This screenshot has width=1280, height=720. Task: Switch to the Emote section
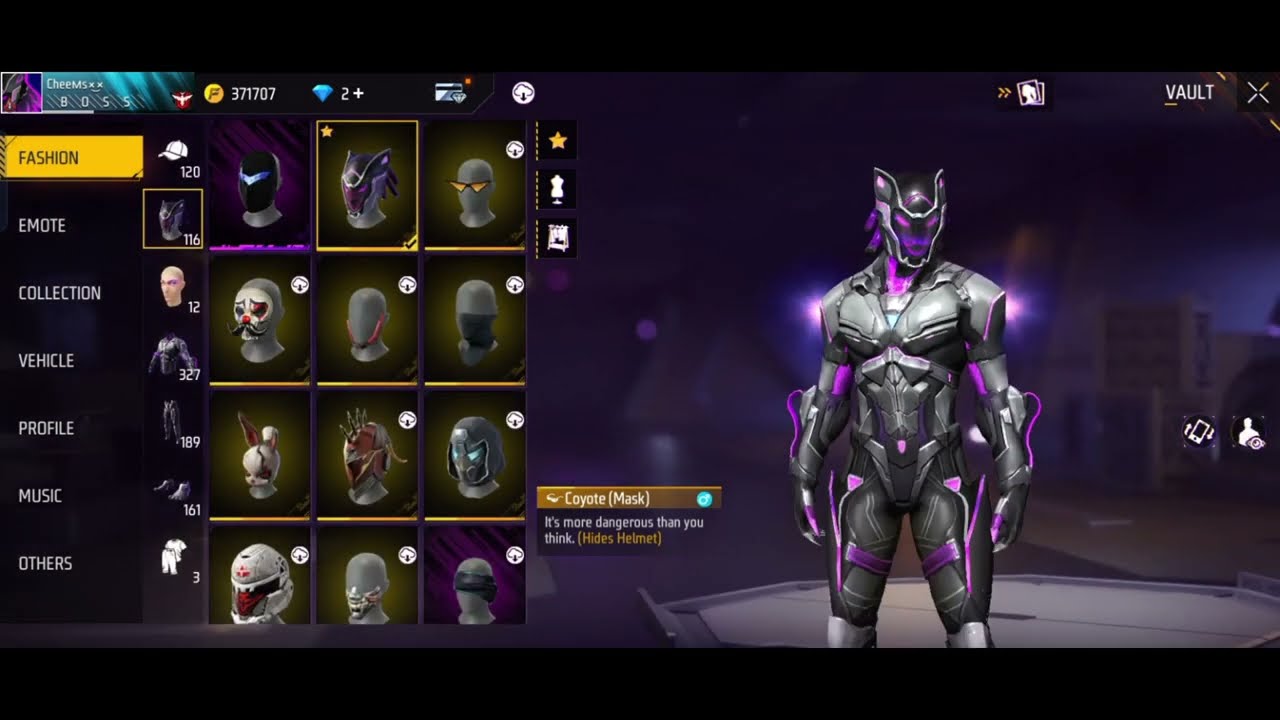(x=42, y=226)
